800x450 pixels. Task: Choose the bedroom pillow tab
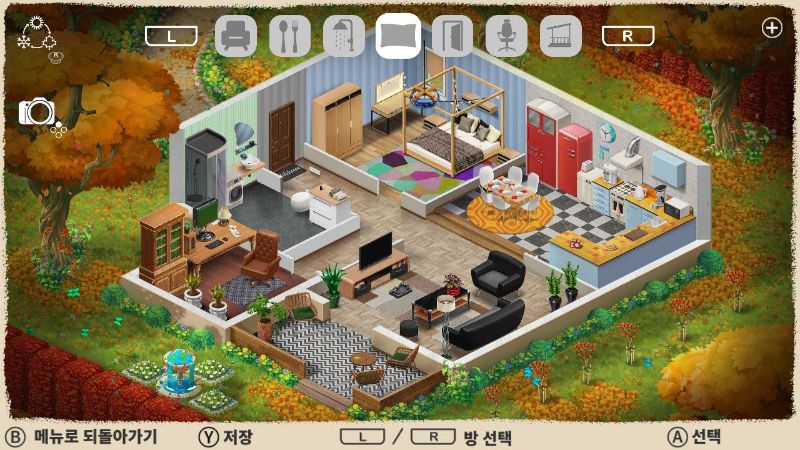point(398,36)
